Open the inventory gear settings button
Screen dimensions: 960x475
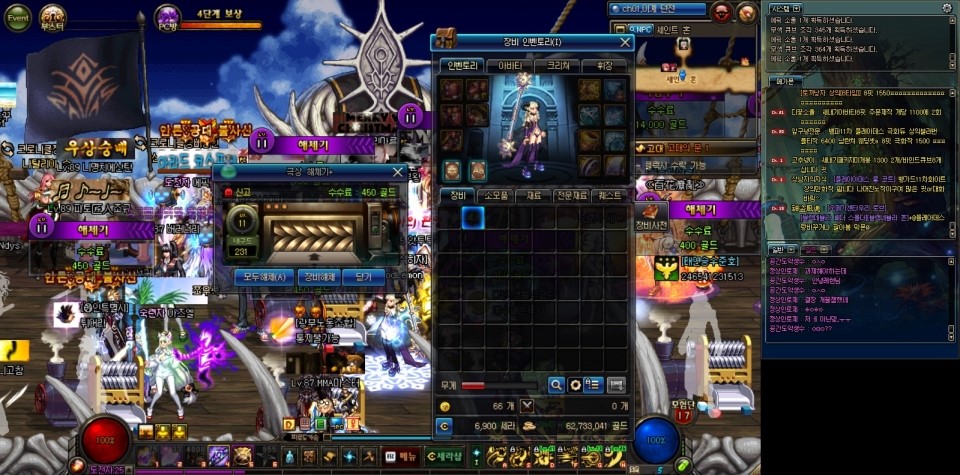click(x=575, y=384)
